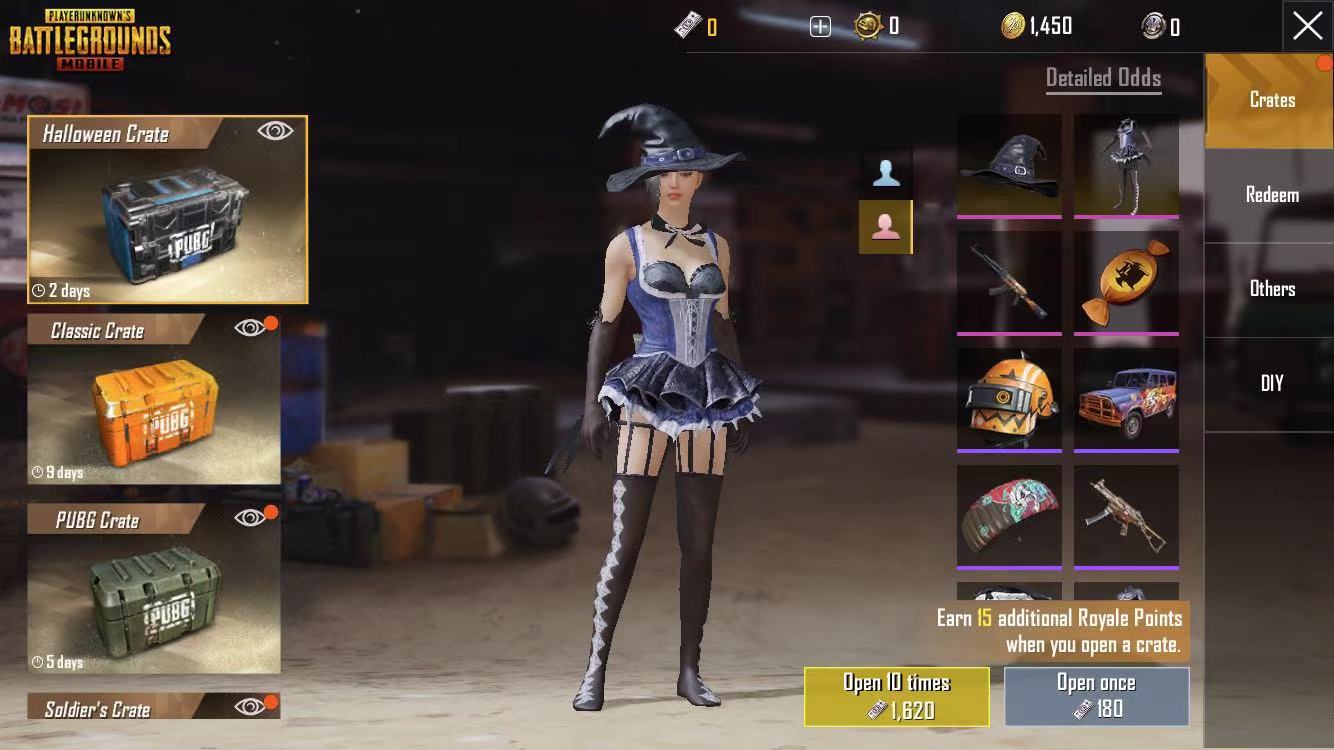Preview the Halloween candy reward
This screenshot has width=1334, height=750.
point(1126,282)
